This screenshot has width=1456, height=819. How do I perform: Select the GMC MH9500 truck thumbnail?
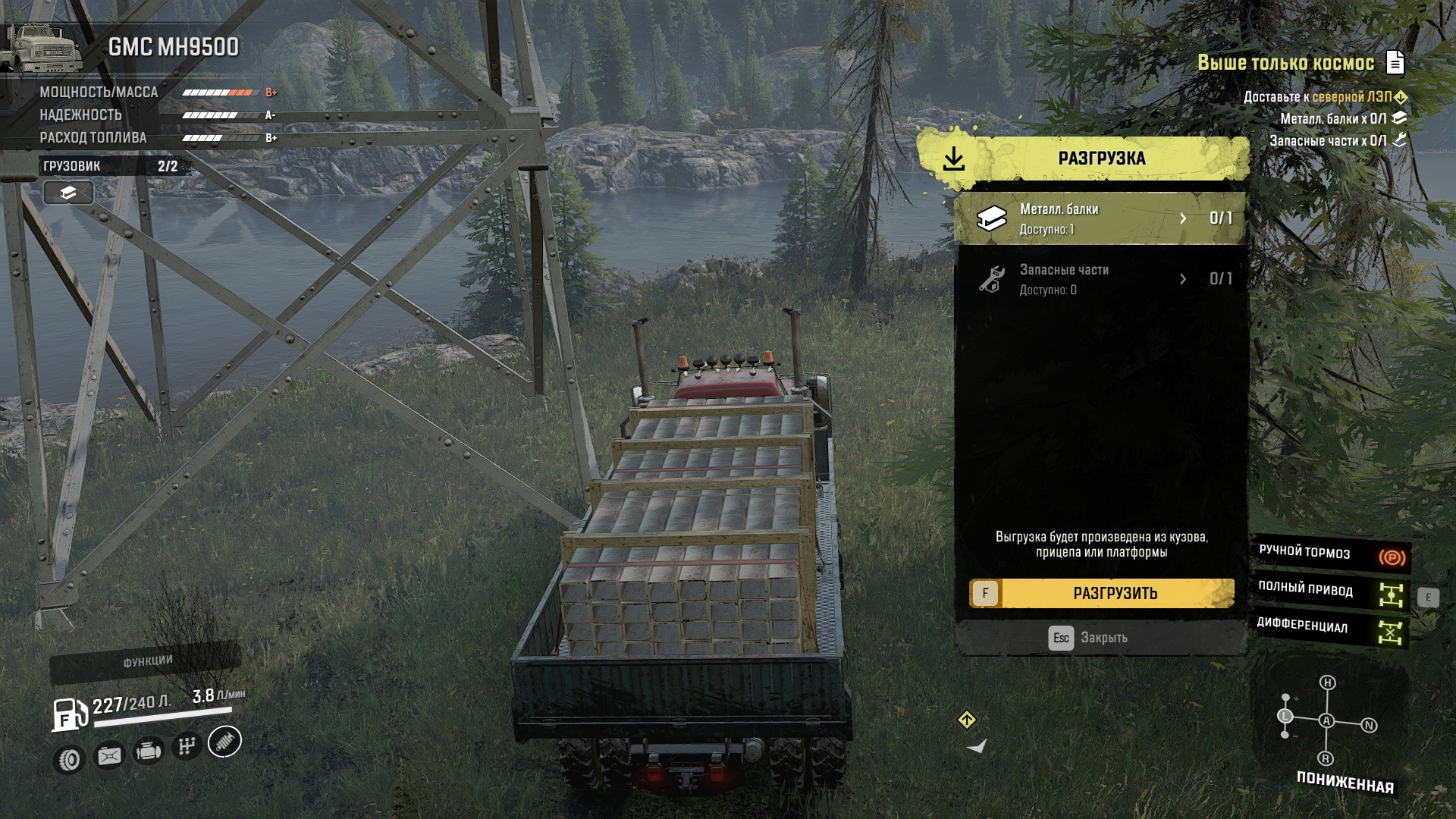coord(44,48)
